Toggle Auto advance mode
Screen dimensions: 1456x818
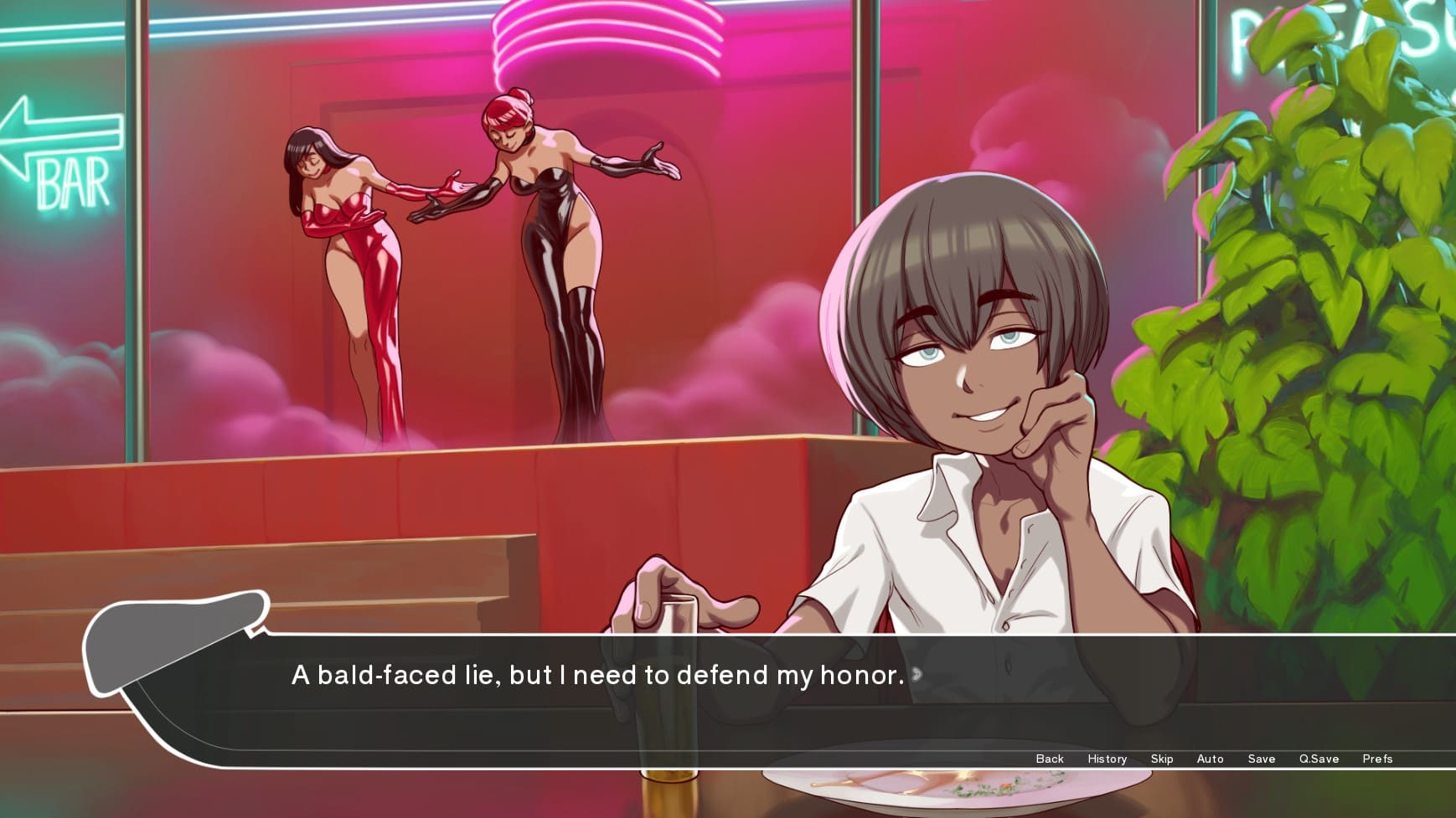(x=1210, y=759)
